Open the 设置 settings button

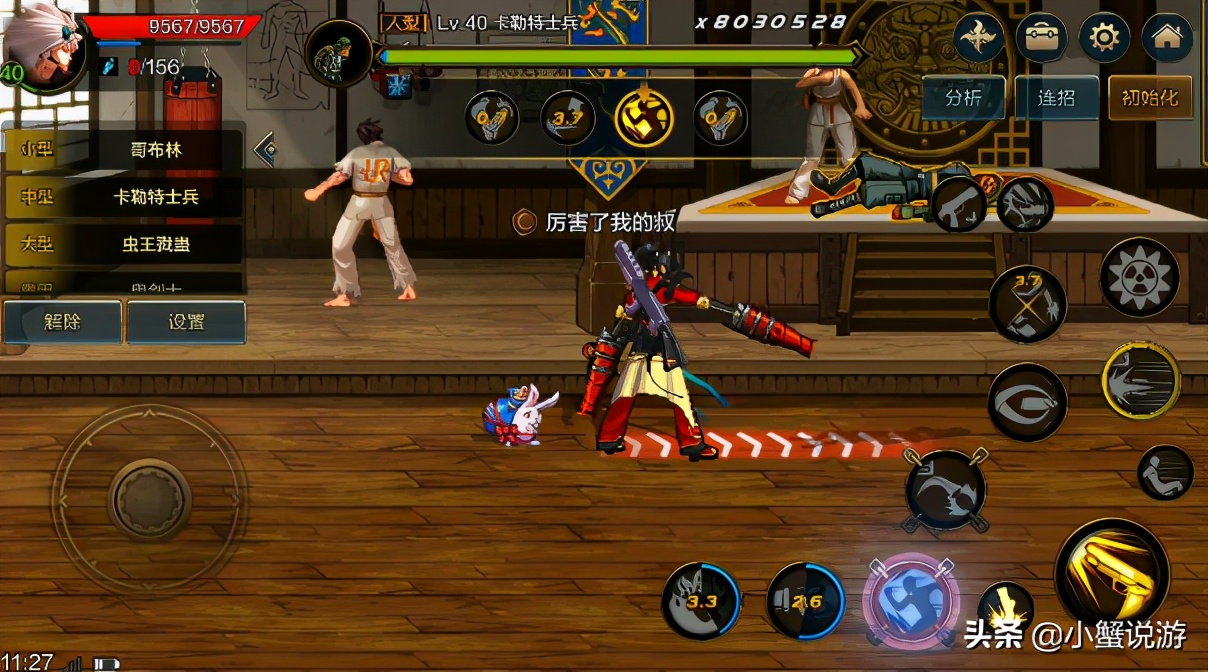(x=186, y=322)
